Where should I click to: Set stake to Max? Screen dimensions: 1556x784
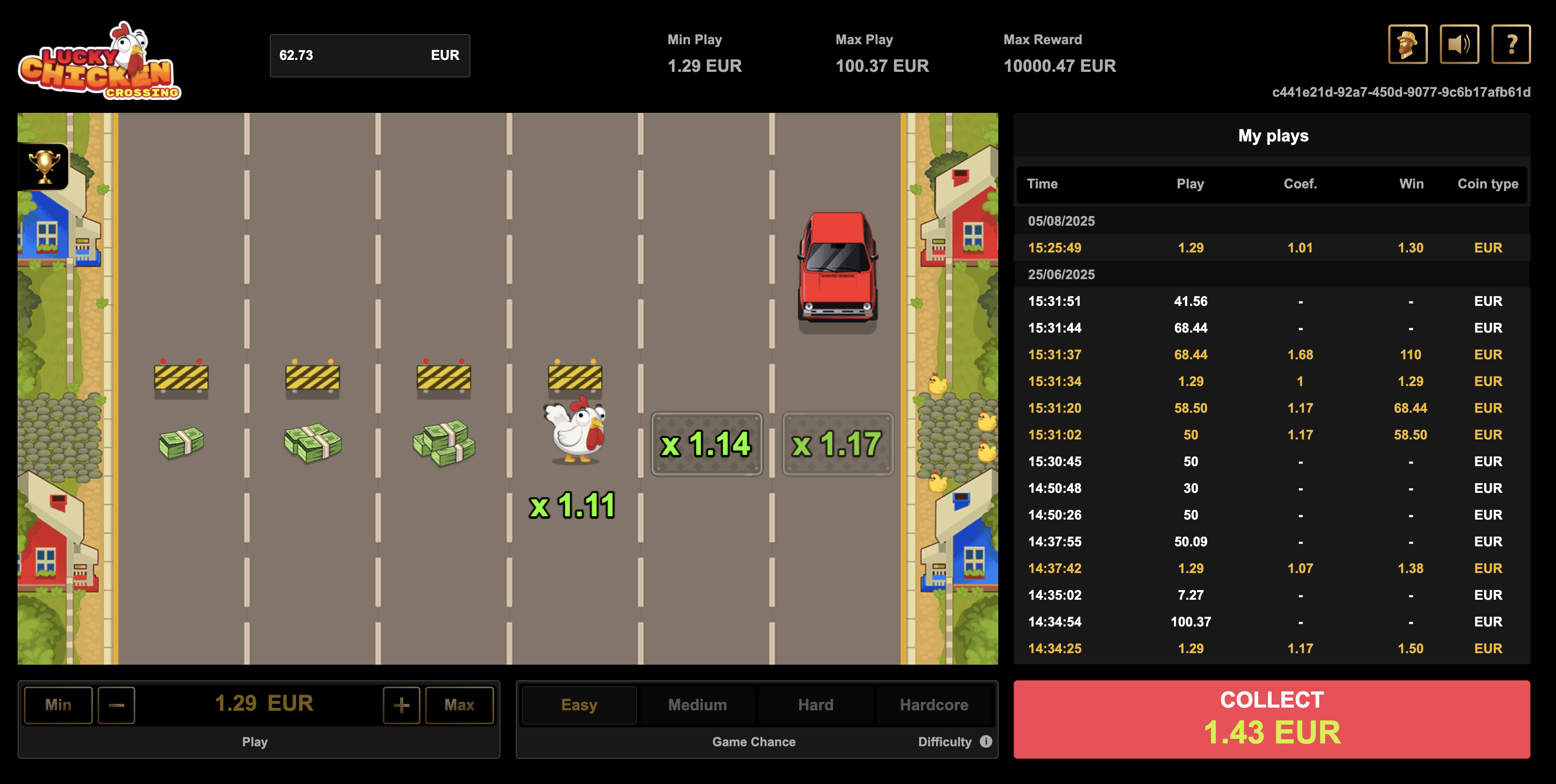pos(460,704)
